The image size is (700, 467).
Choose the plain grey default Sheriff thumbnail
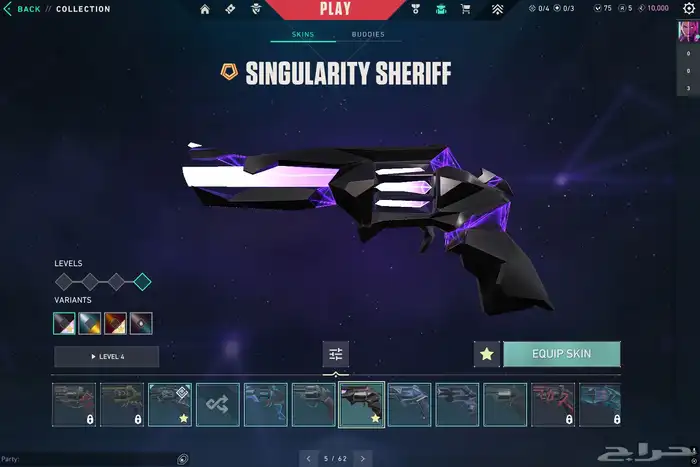coord(505,404)
